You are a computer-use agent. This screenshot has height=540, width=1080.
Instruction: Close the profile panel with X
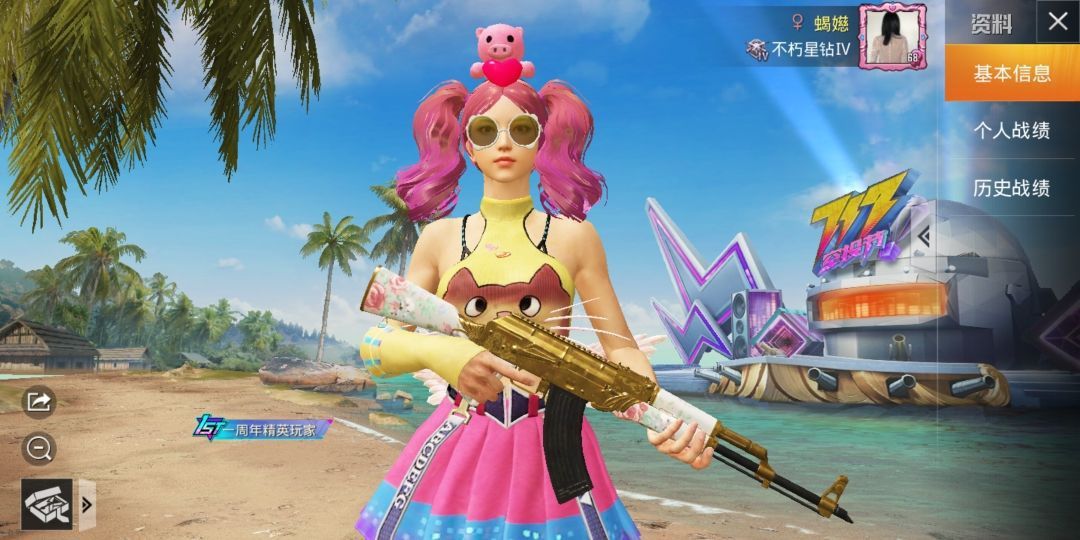tap(1057, 22)
